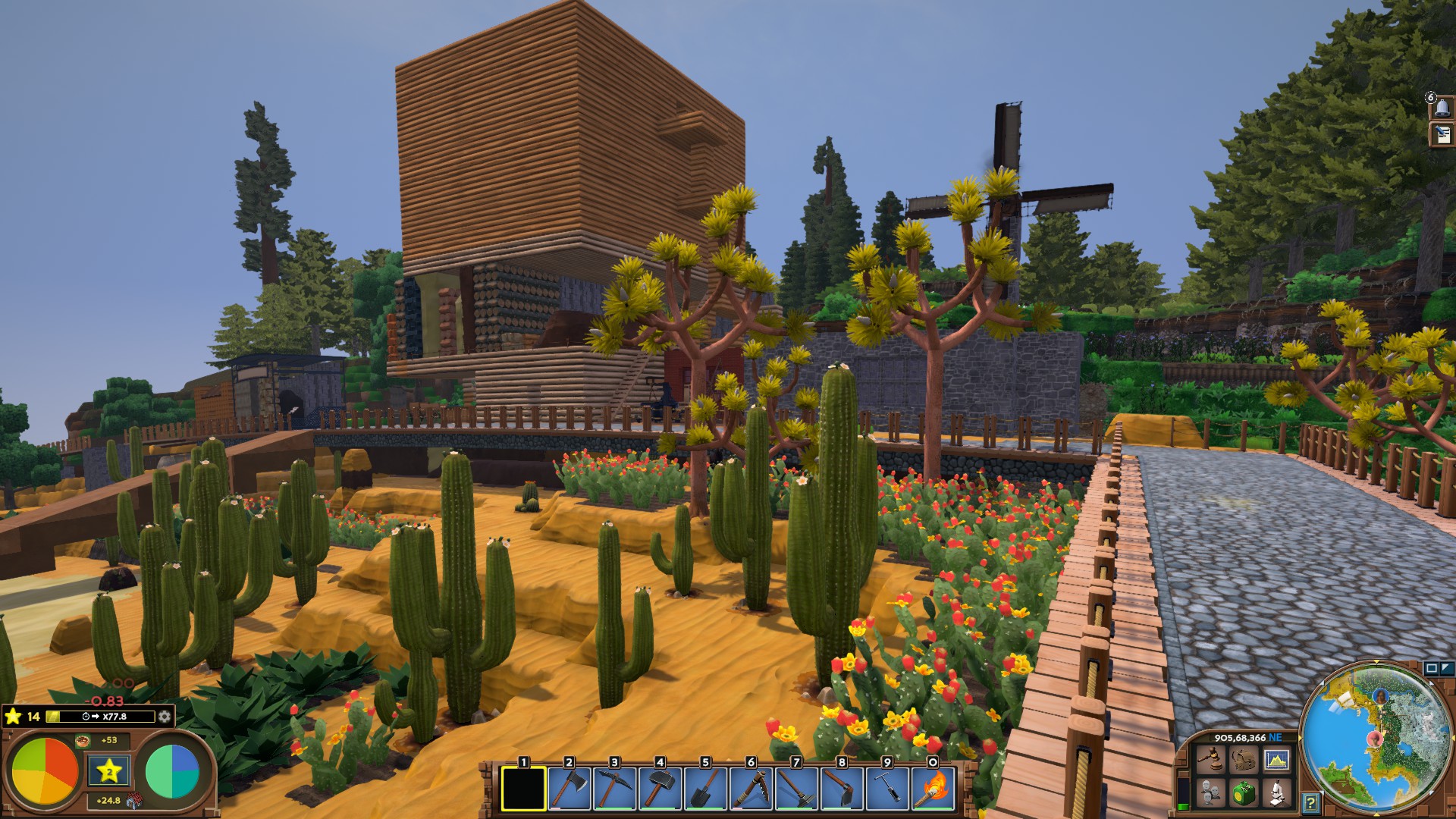The image size is (1456, 819).
Task: Equip the torch from the hotbar
Action: click(x=933, y=789)
